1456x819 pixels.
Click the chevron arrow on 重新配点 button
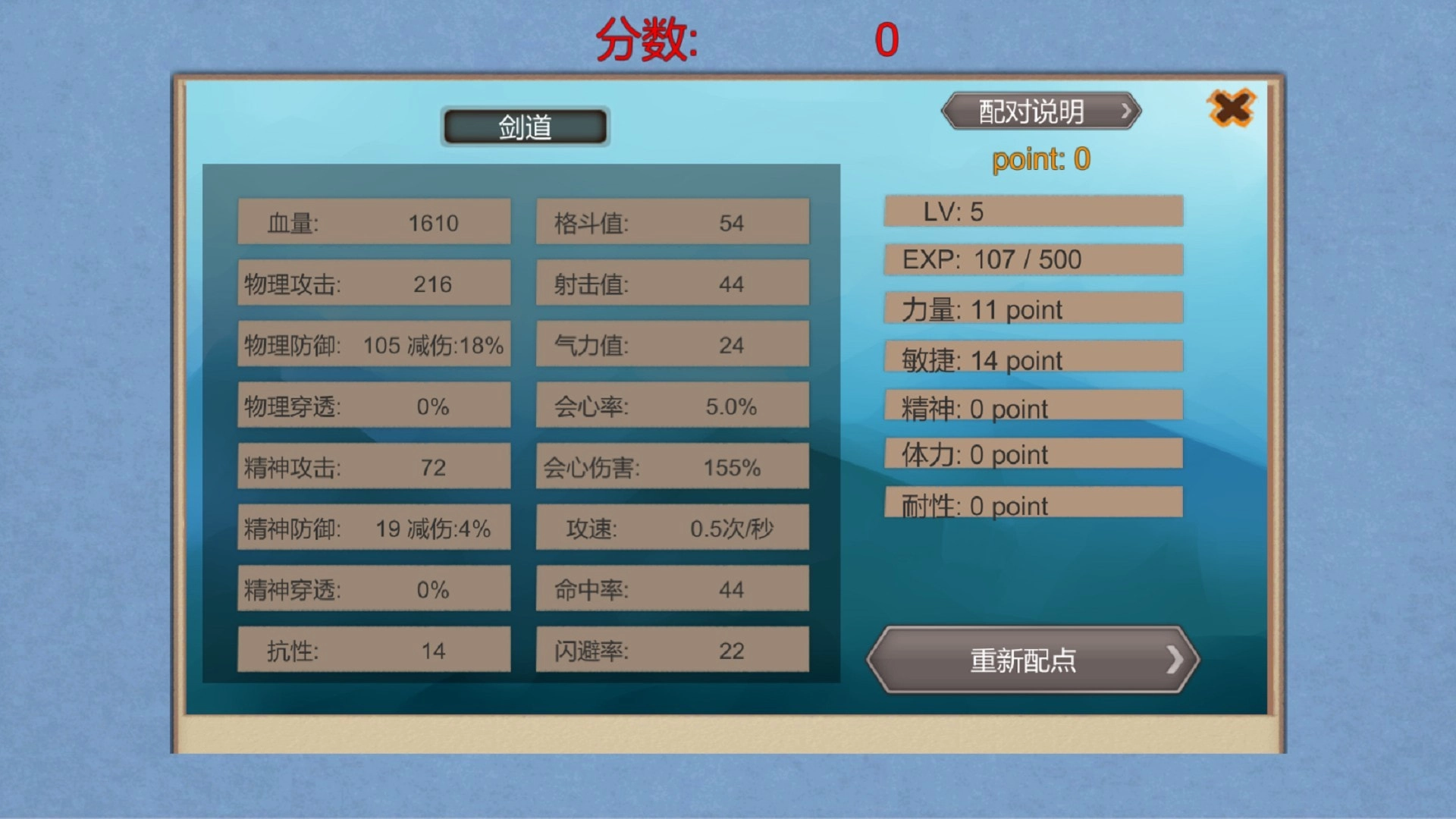tap(1174, 659)
